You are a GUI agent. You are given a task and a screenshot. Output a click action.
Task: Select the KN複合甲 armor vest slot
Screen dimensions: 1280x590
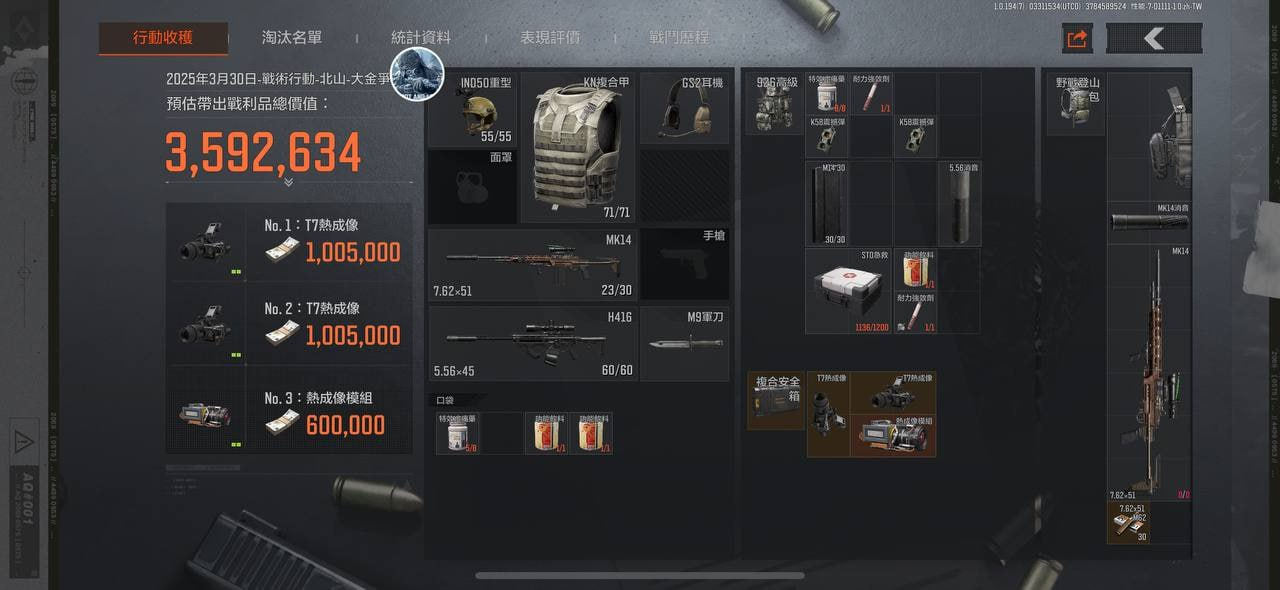(578, 146)
